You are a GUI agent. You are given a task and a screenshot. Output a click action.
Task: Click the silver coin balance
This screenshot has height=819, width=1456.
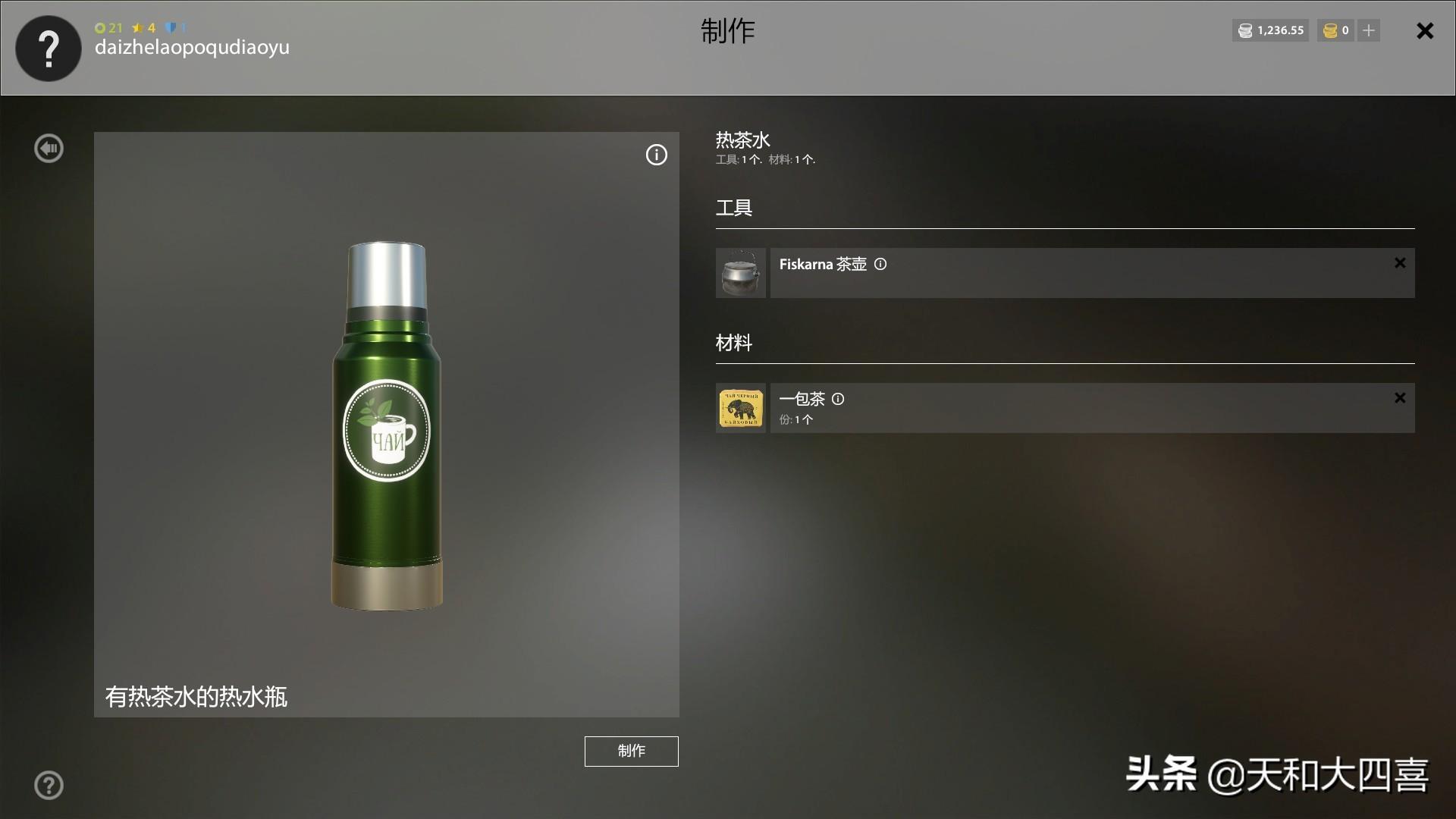coord(1271,30)
